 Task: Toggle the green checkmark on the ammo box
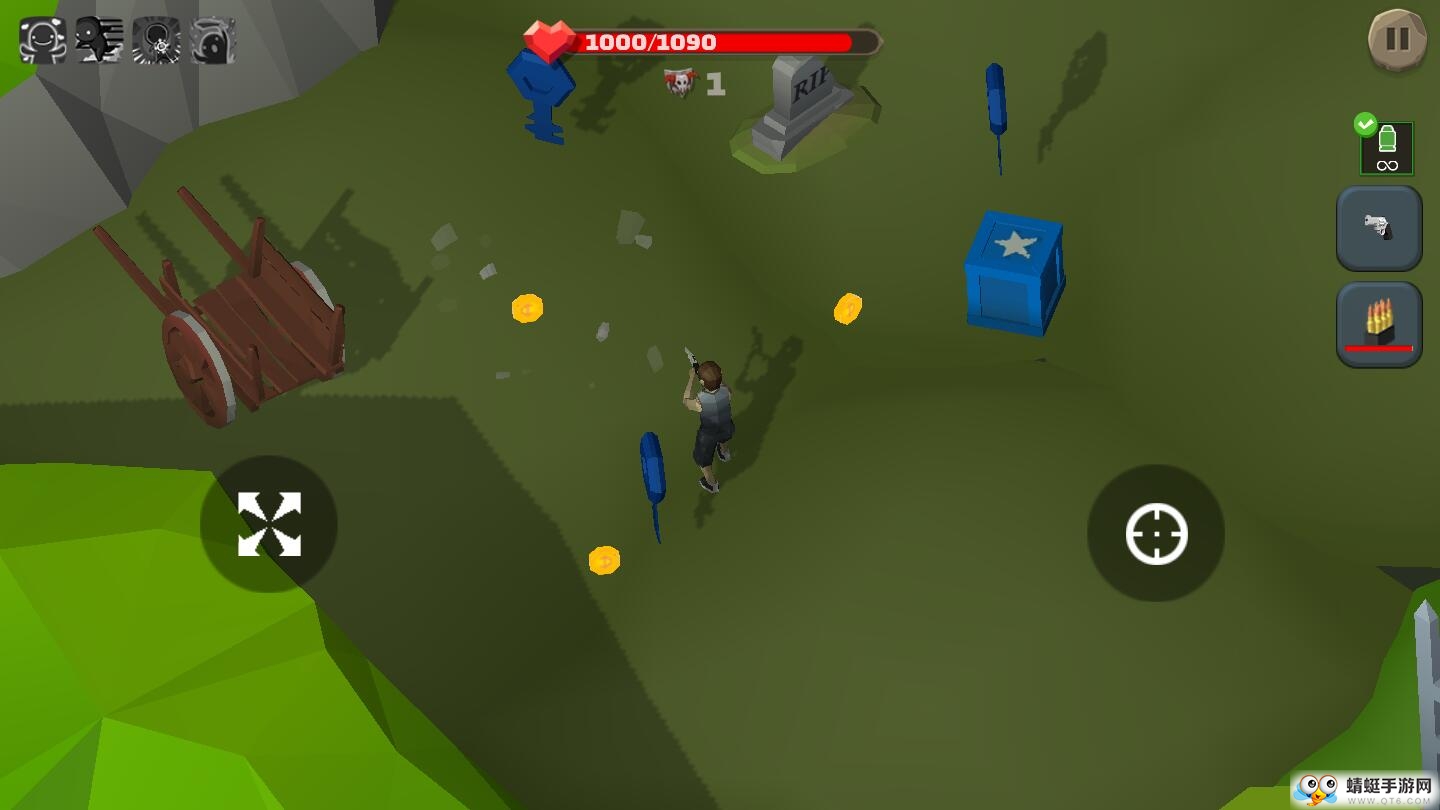pos(1367,124)
